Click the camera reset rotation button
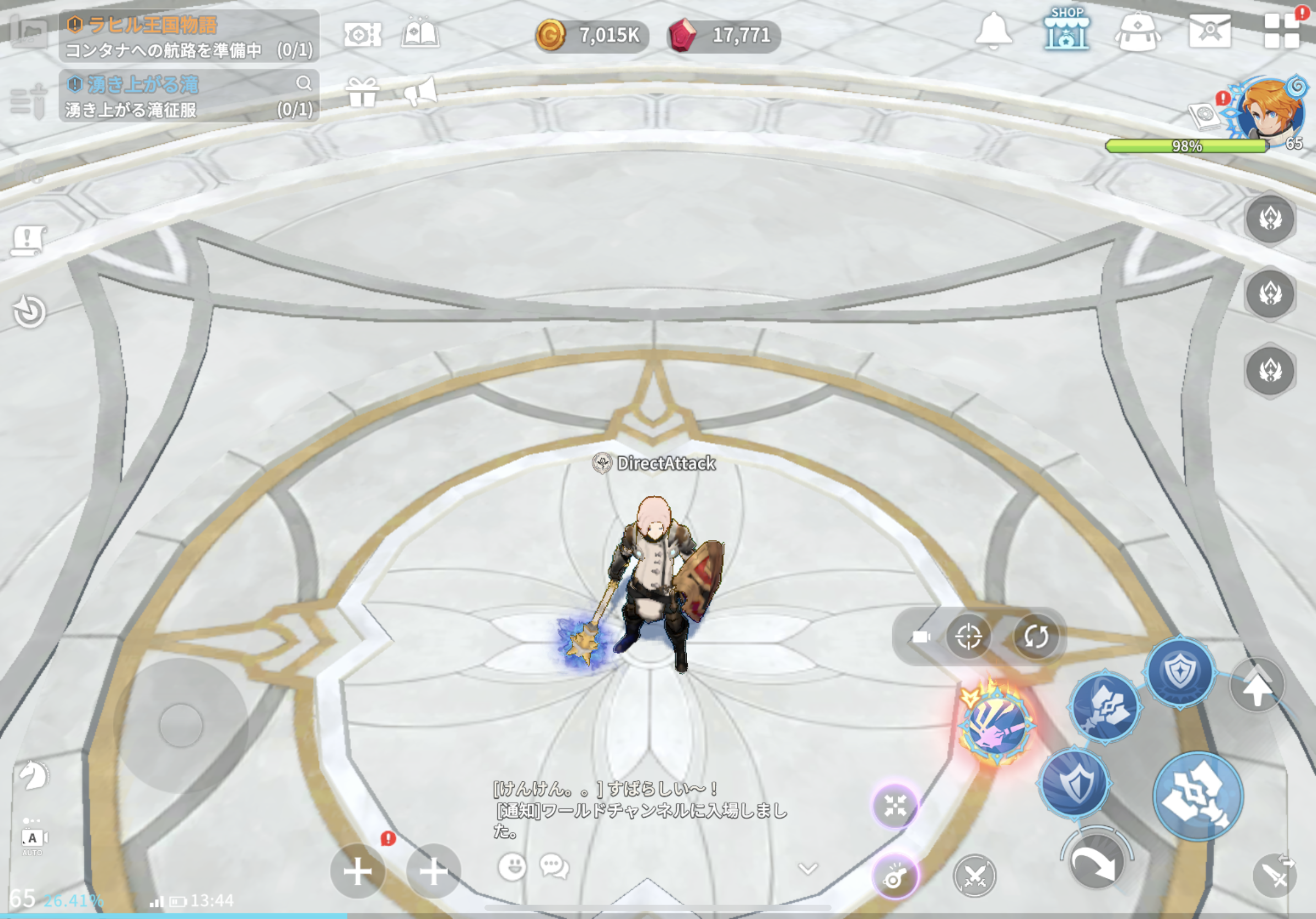The image size is (1316, 919). tap(1035, 636)
